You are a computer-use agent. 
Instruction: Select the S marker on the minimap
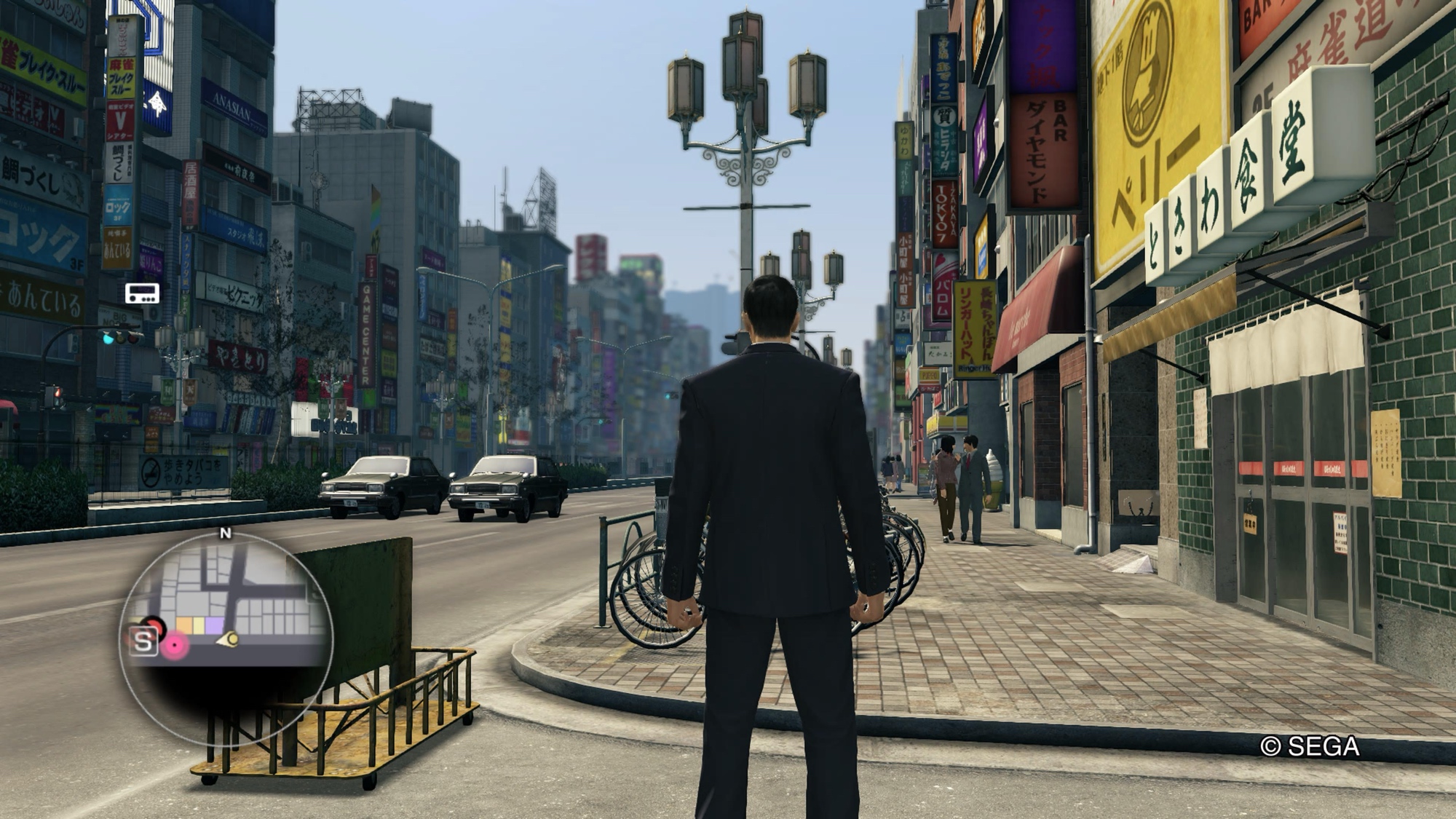[x=143, y=642]
